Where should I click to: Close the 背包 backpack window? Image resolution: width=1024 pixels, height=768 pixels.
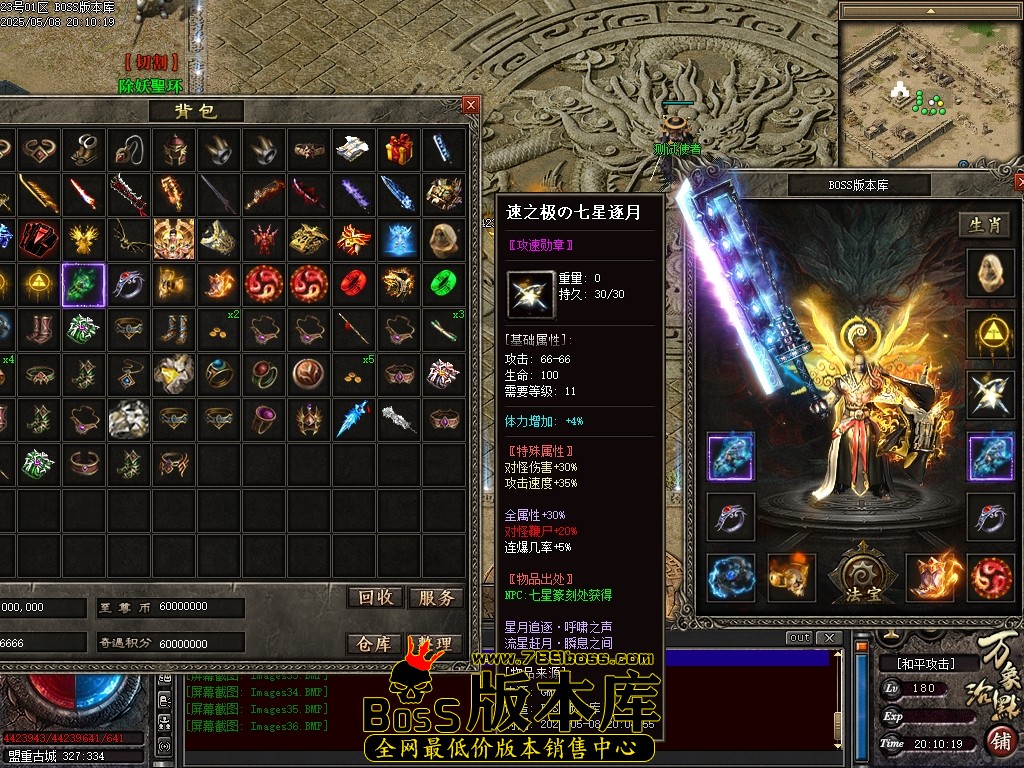point(471,104)
